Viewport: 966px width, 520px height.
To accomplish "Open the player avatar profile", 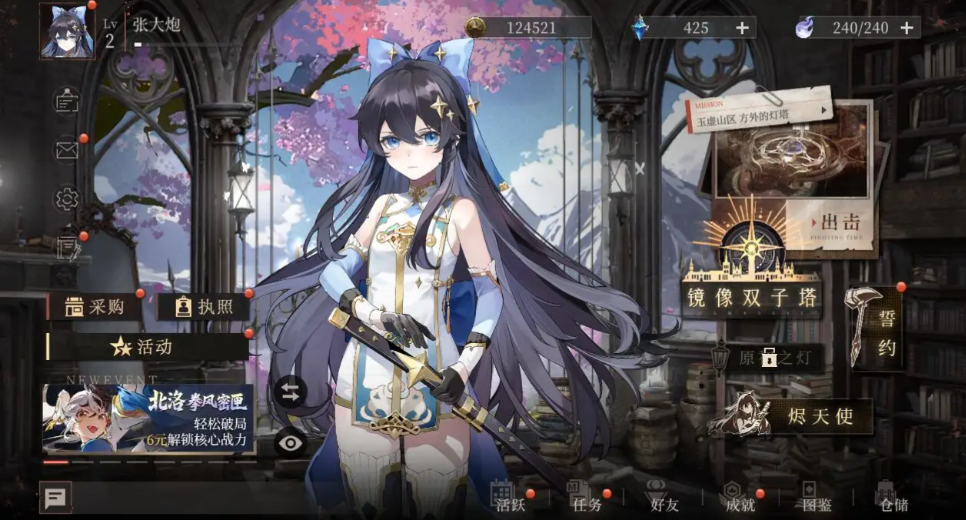I will click(67, 30).
